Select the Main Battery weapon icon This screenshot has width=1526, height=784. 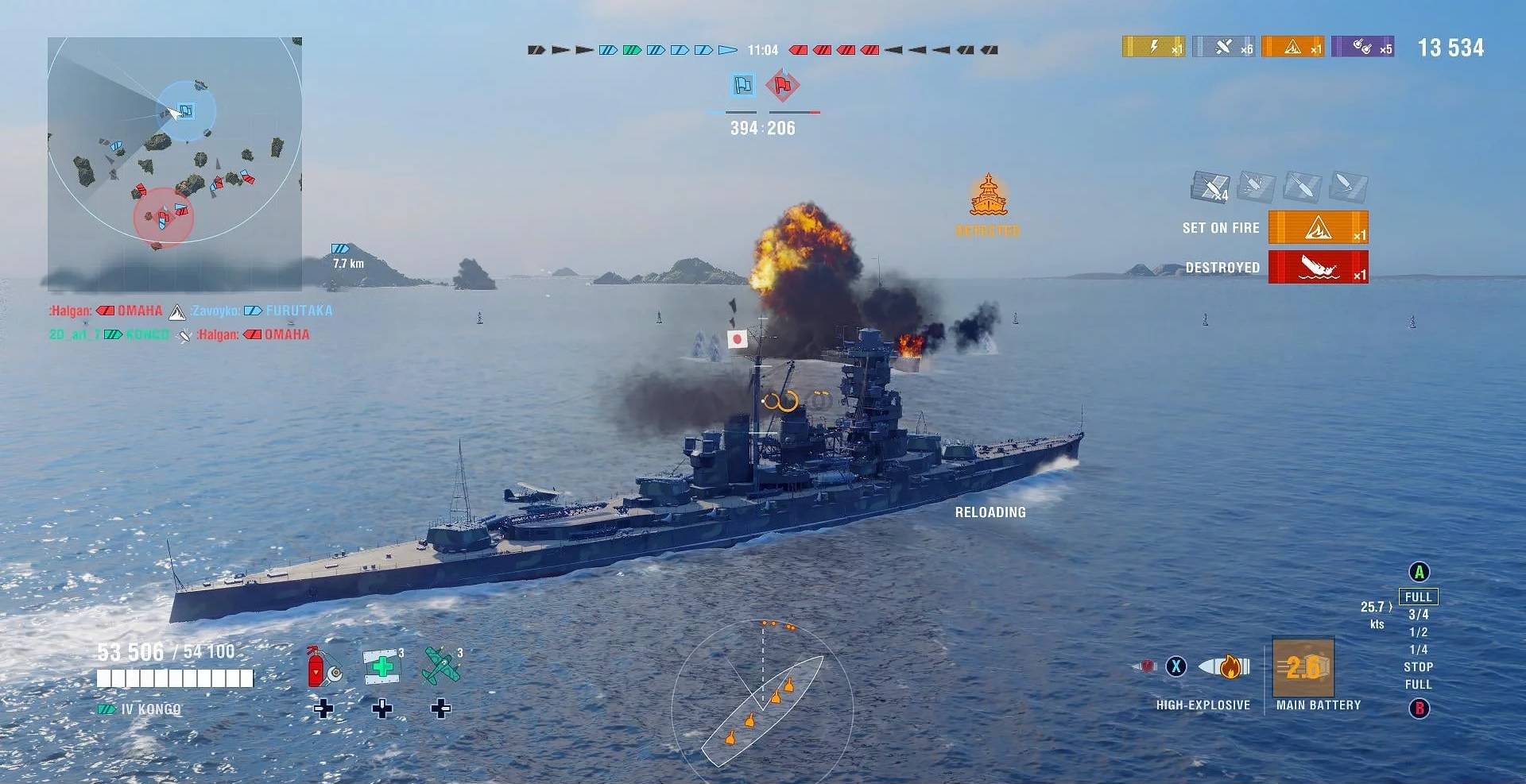(1303, 668)
